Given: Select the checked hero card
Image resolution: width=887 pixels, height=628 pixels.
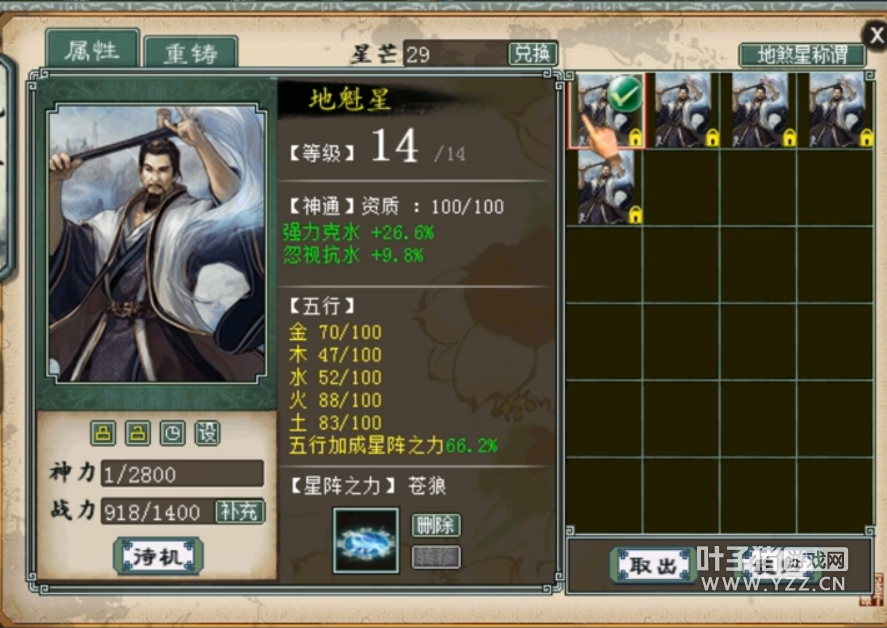Looking at the screenshot, I should pos(607,110).
